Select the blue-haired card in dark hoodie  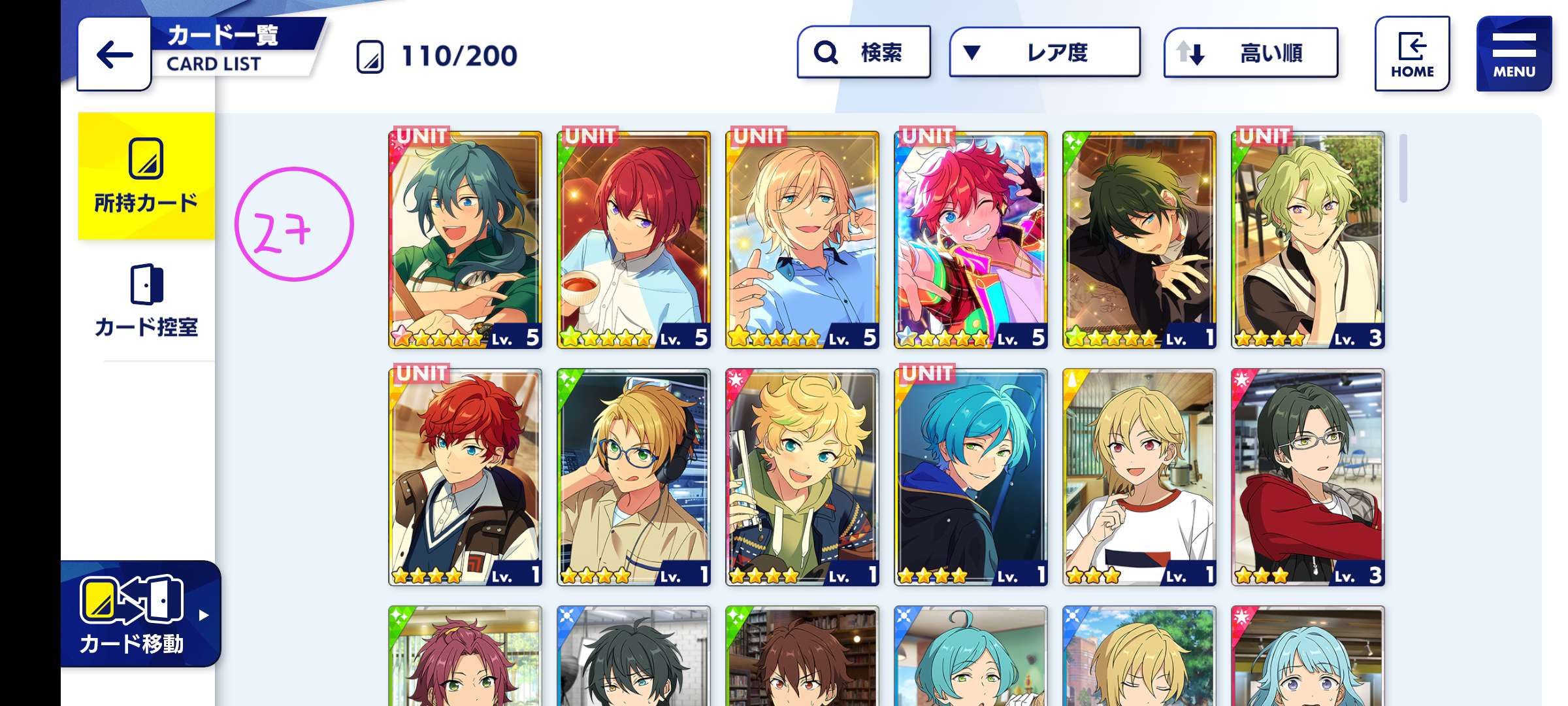(x=971, y=477)
